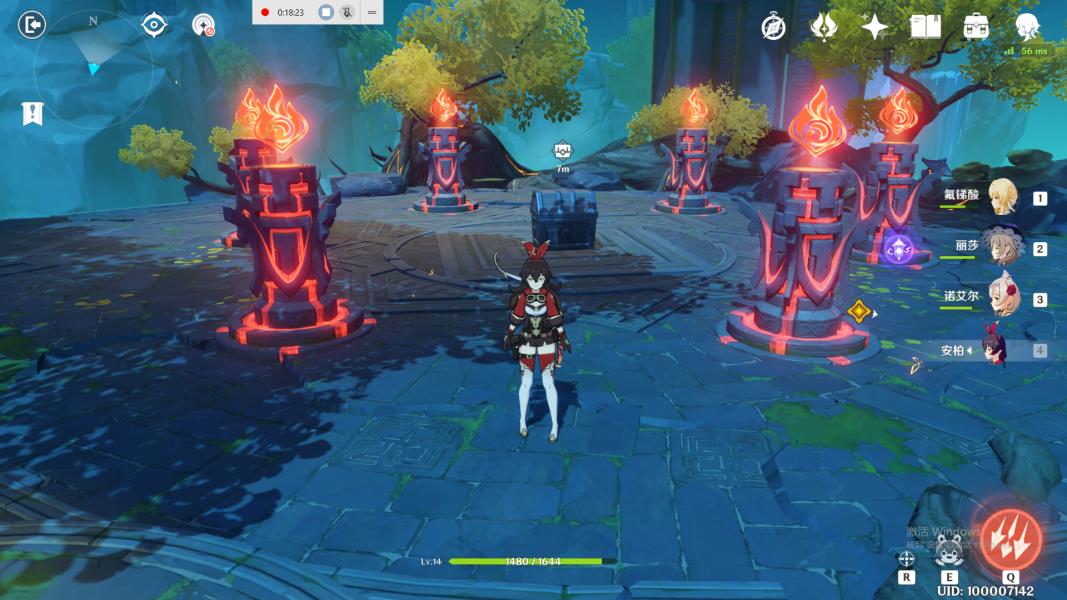Switch to party member 氟锑酸
1067x600 pixels.
point(1002,197)
